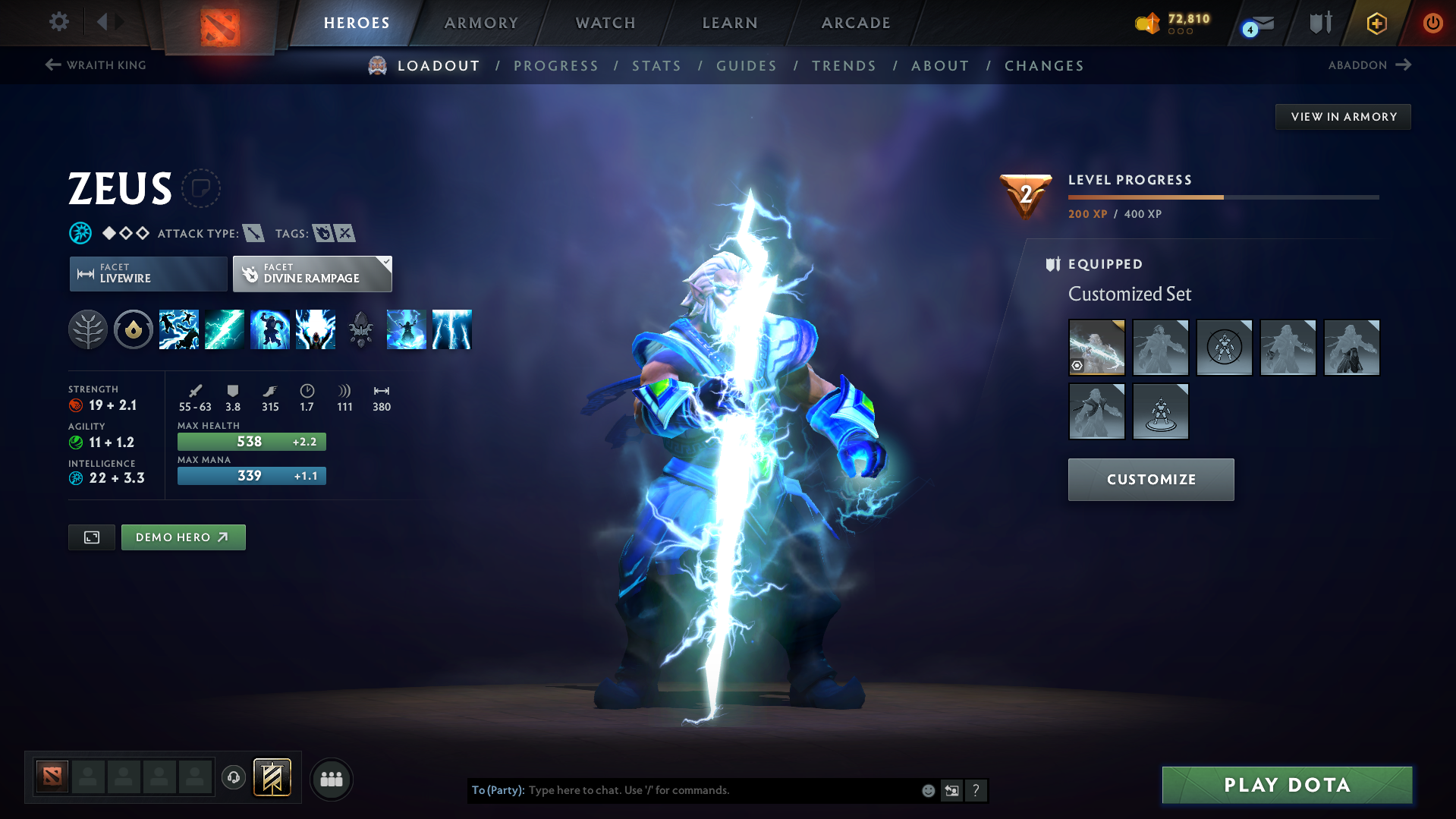
Task: Select the equipped weapon thumbnail in Customized Set
Action: point(1096,347)
